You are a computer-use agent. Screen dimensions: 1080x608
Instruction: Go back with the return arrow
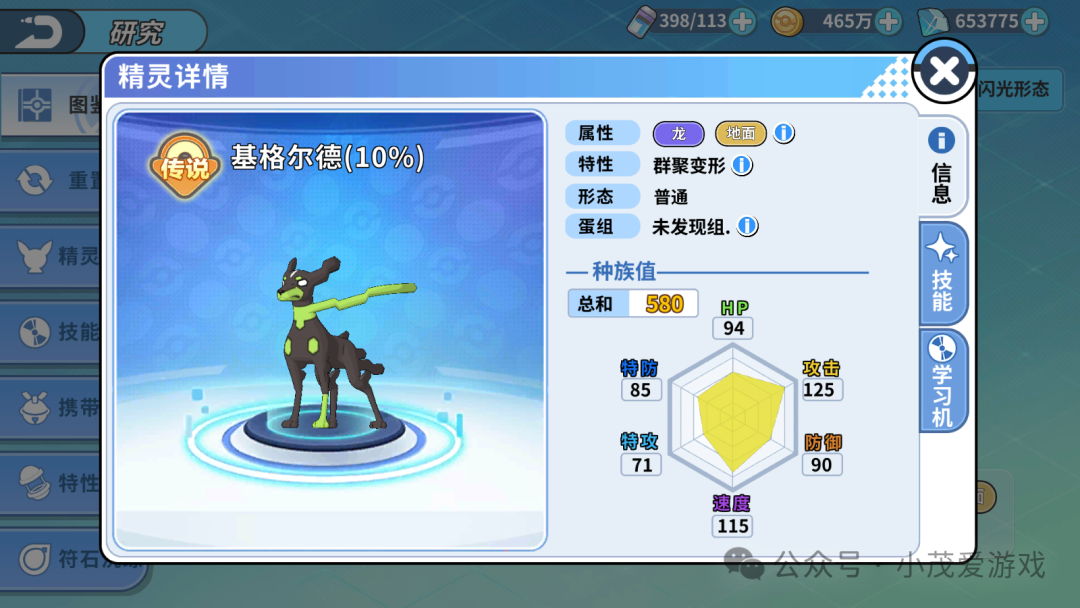tap(38, 32)
